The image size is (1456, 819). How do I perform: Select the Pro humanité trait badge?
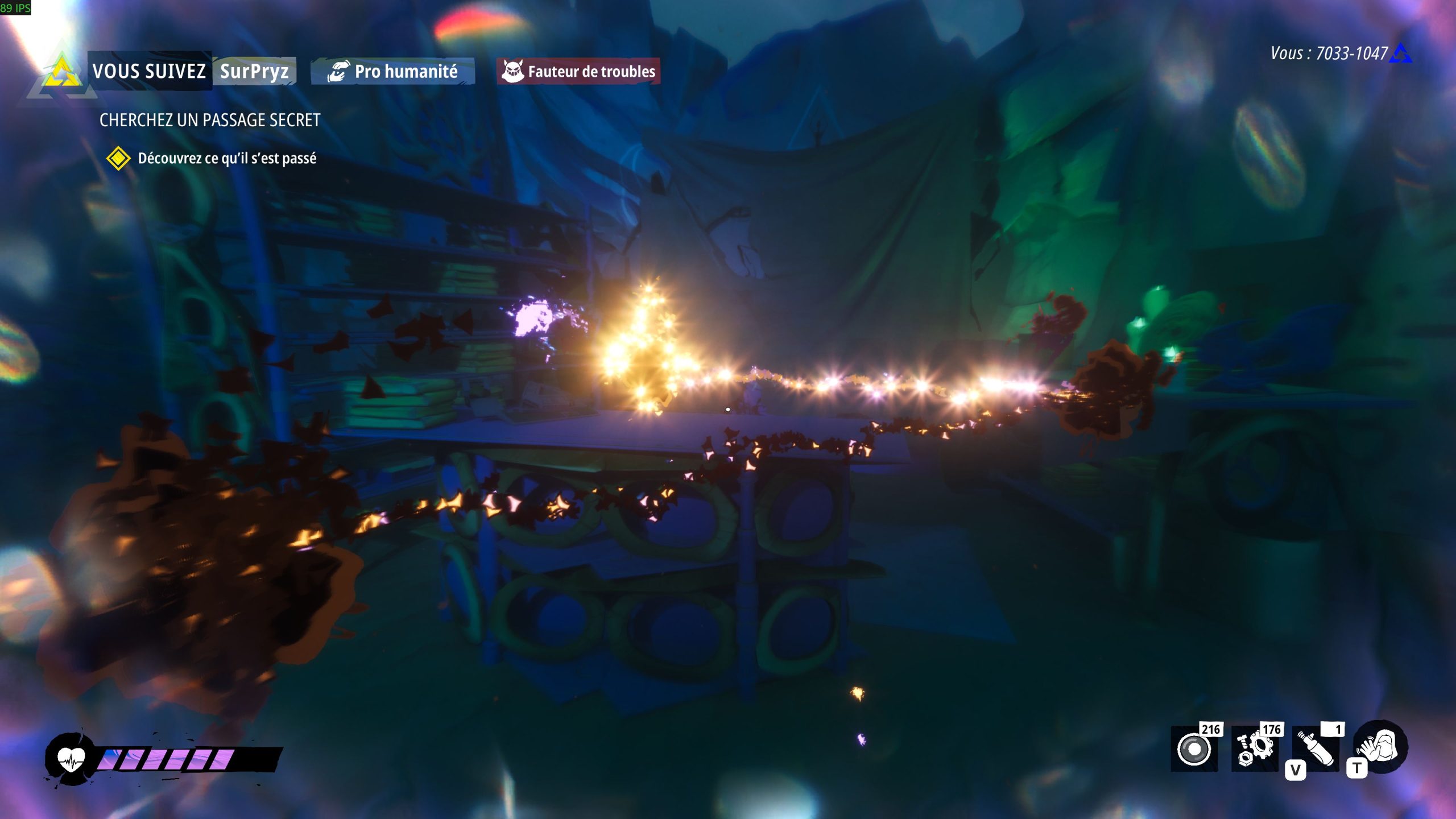point(393,72)
